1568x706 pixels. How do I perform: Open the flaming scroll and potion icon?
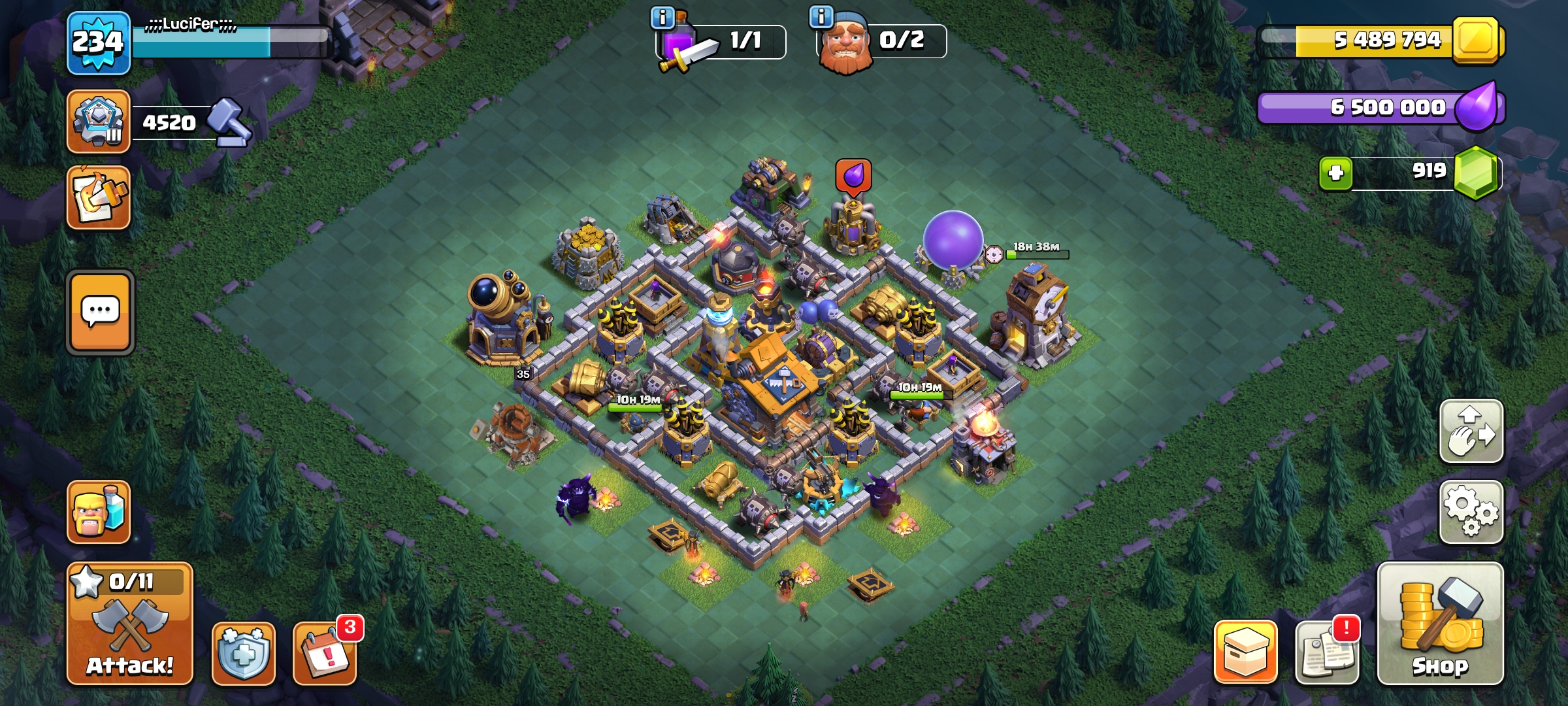click(x=99, y=197)
